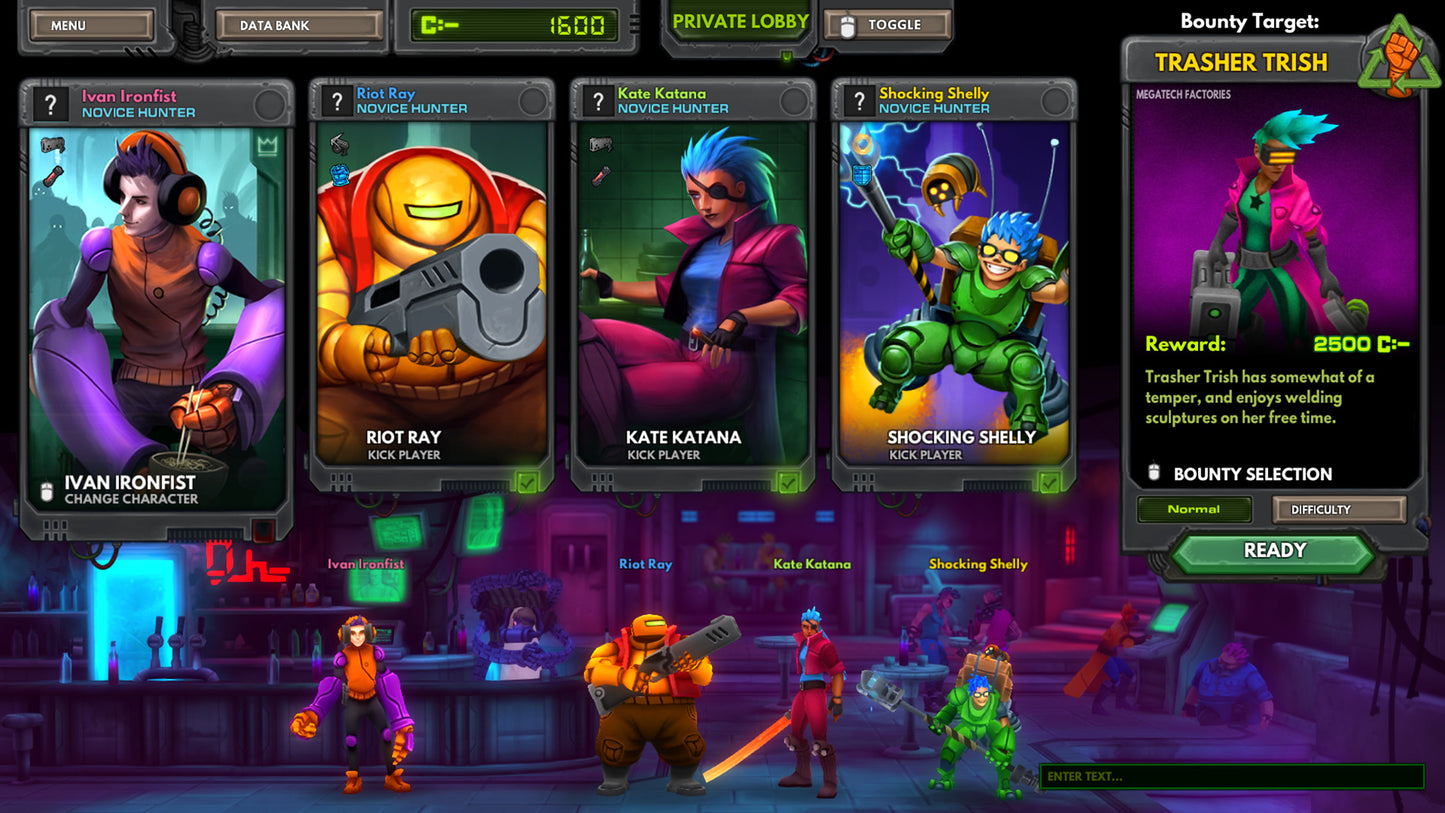Click Riot Ray's minigun weapon icon
The image size is (1445, 813).
[339, 144]
